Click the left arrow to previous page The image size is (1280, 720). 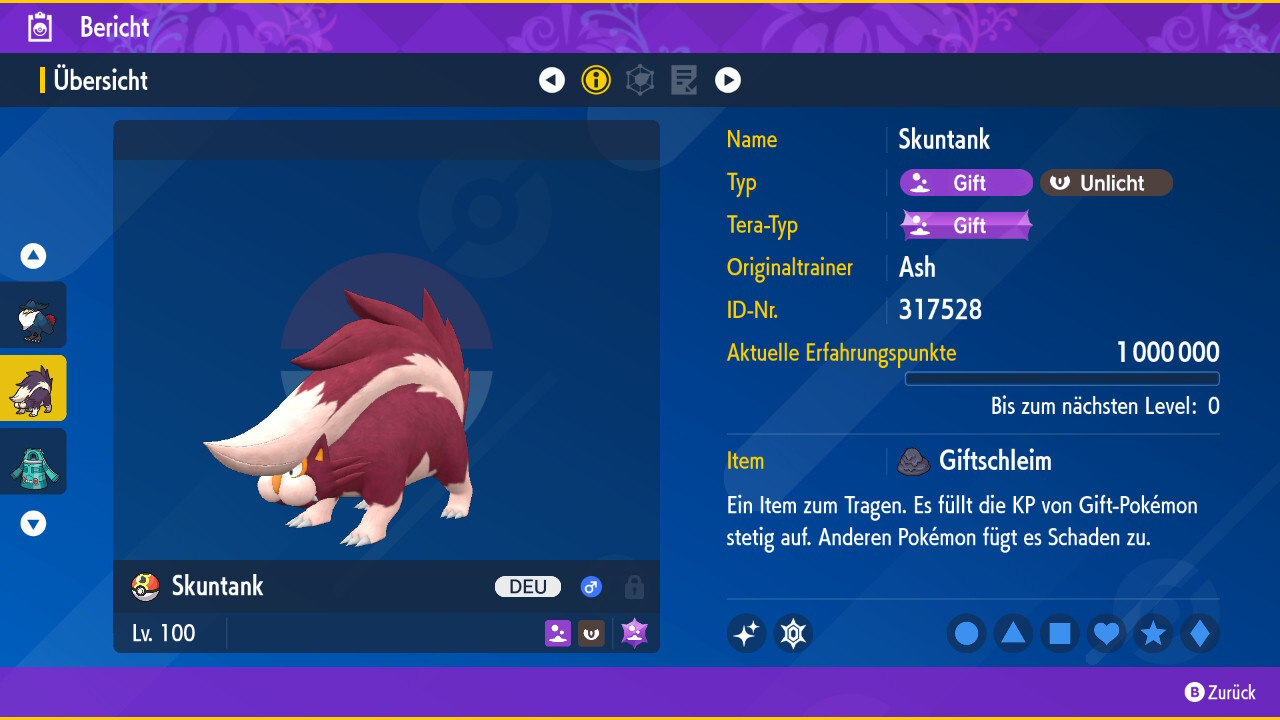point(552,80)
